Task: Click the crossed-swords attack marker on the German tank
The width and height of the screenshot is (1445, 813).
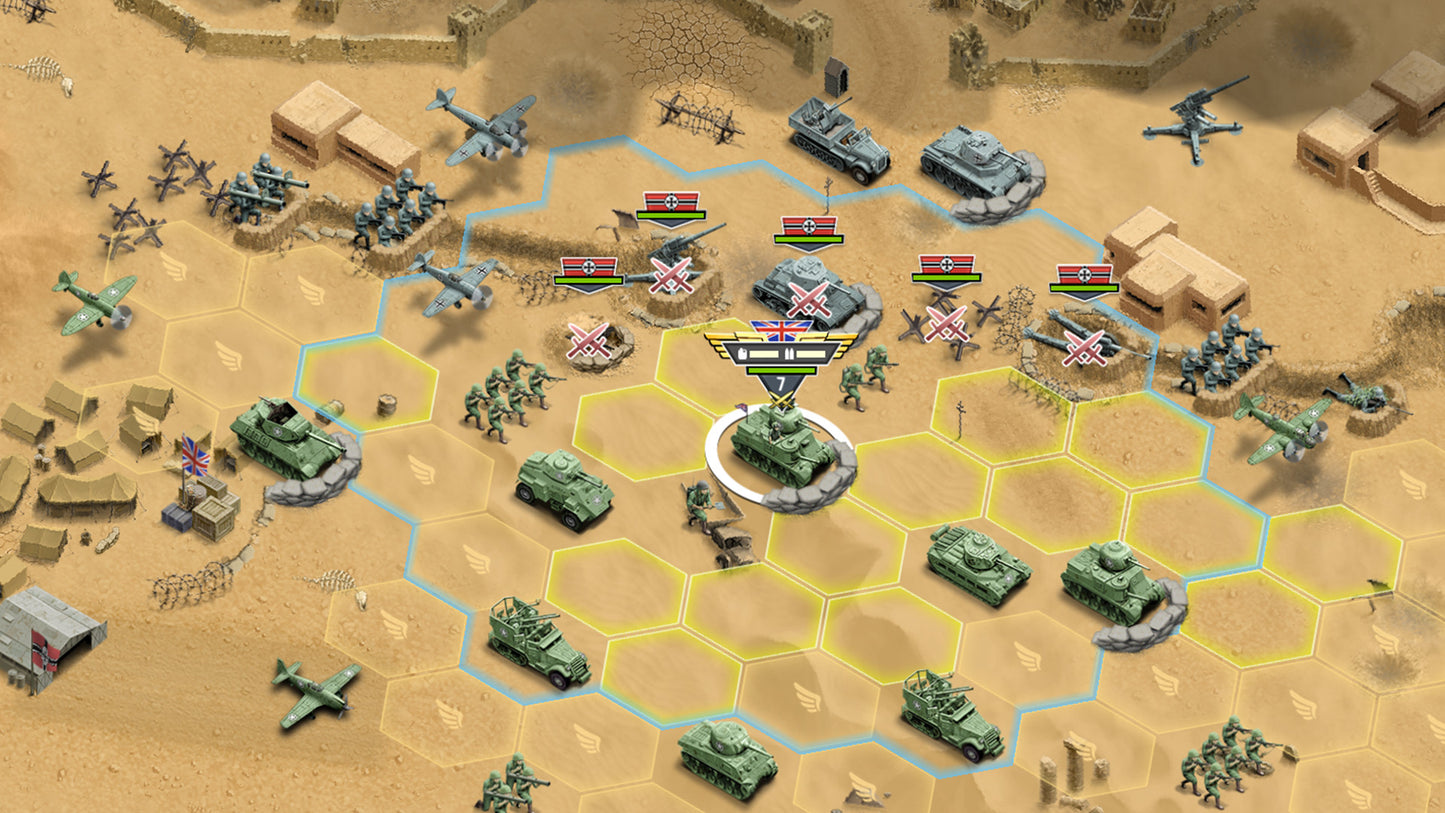Action: pos(808,298)
